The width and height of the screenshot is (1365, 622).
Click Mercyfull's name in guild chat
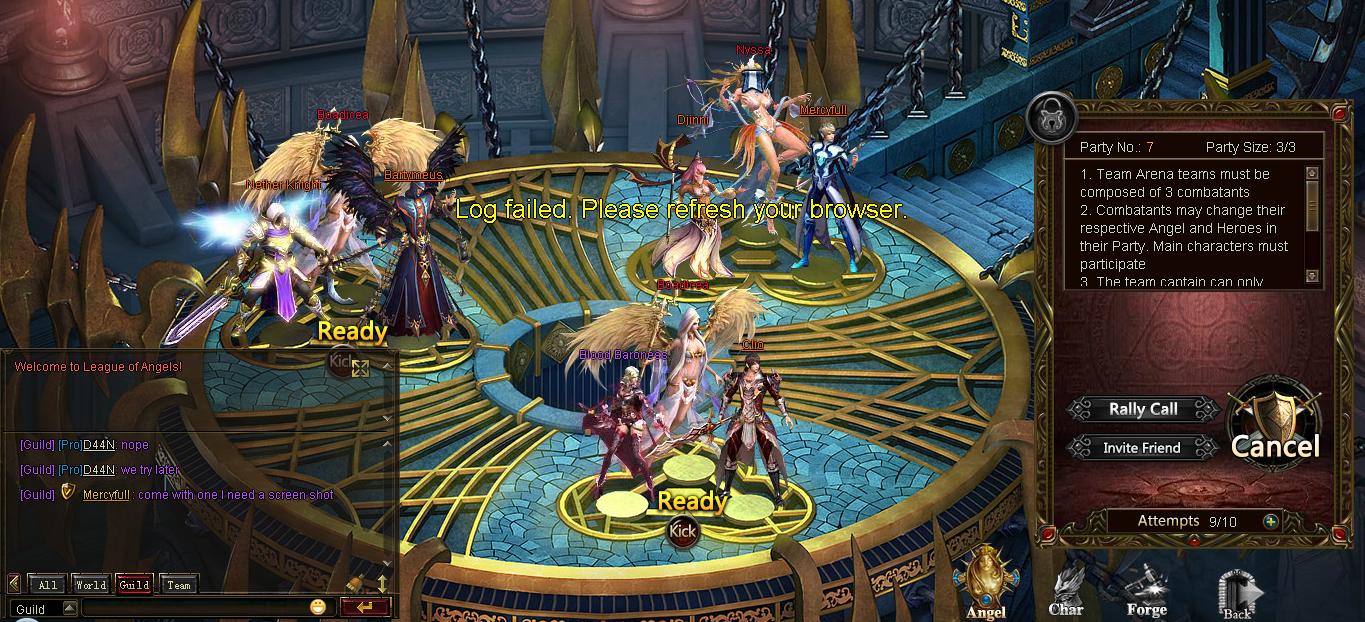[x=106, y=495]
